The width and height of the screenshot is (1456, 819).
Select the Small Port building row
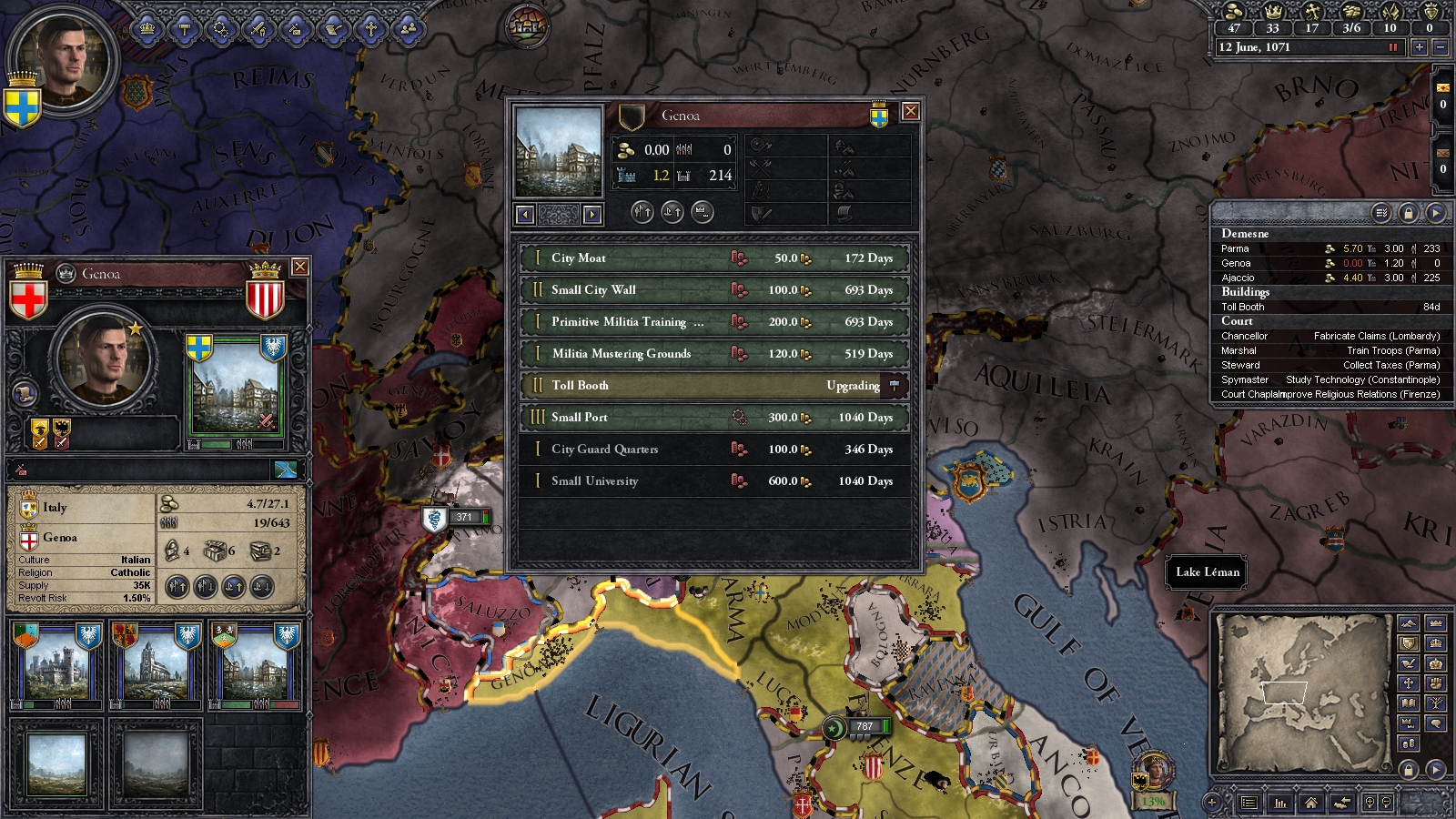tap(714, 418)
